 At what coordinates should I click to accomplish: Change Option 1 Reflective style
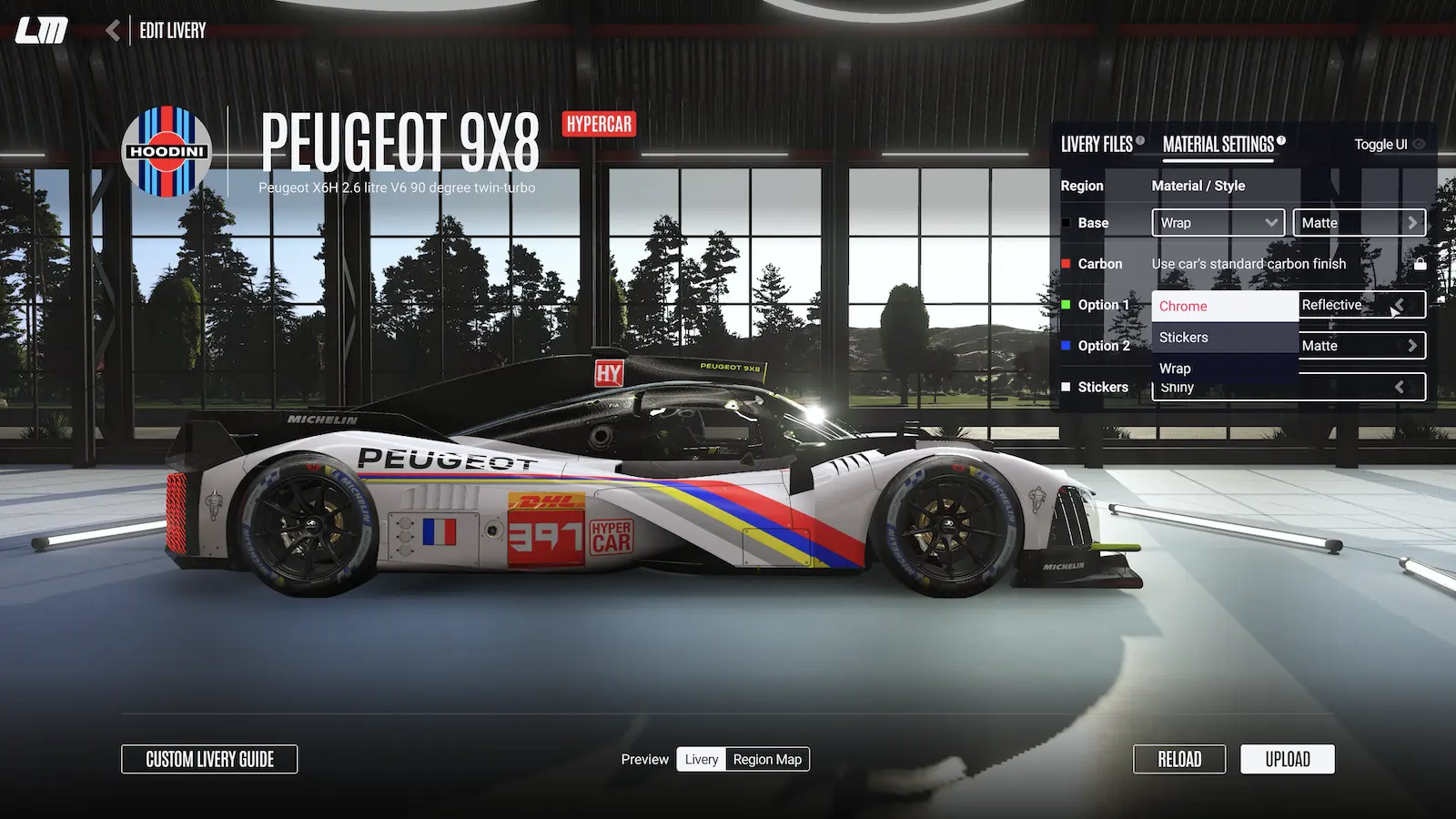pyautogui.click(x=1360, y=305)
